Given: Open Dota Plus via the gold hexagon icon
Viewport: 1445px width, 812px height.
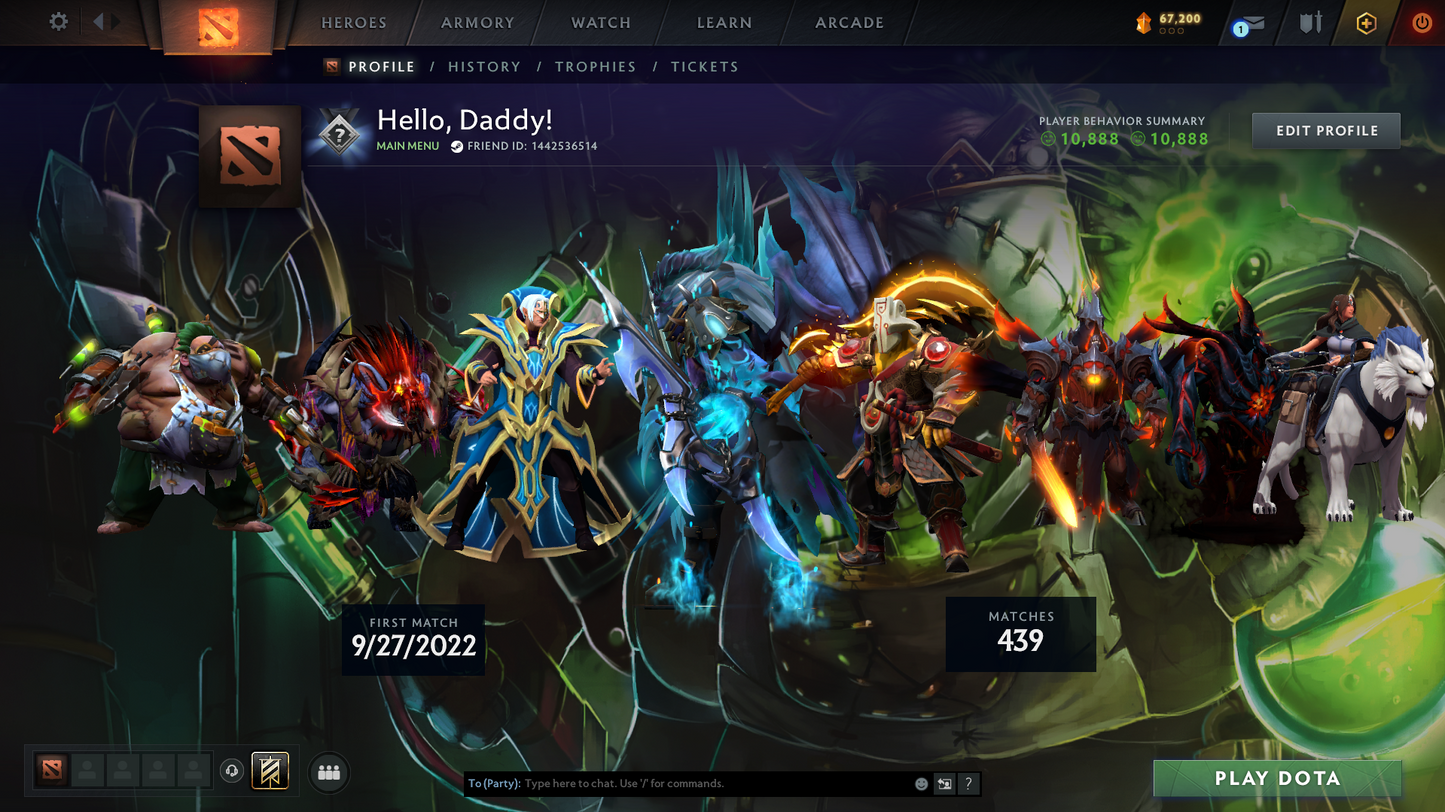Looking at the screenshot, I should pyautogui.click(x=1367, y=23).
